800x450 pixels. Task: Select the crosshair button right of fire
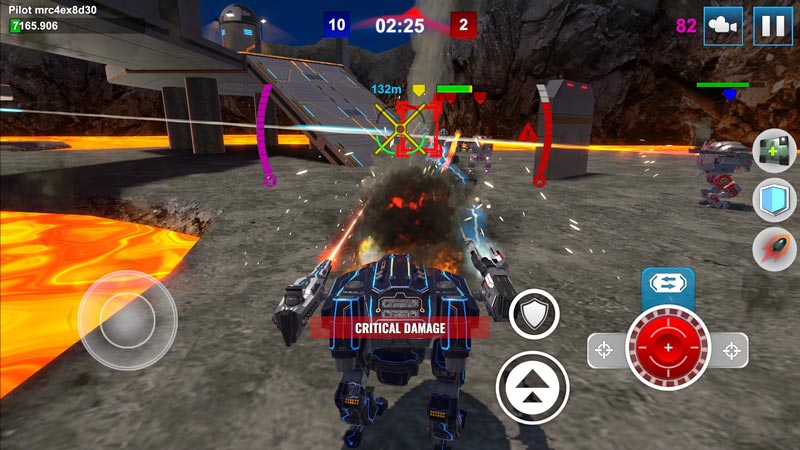click(x=733, y=350)
